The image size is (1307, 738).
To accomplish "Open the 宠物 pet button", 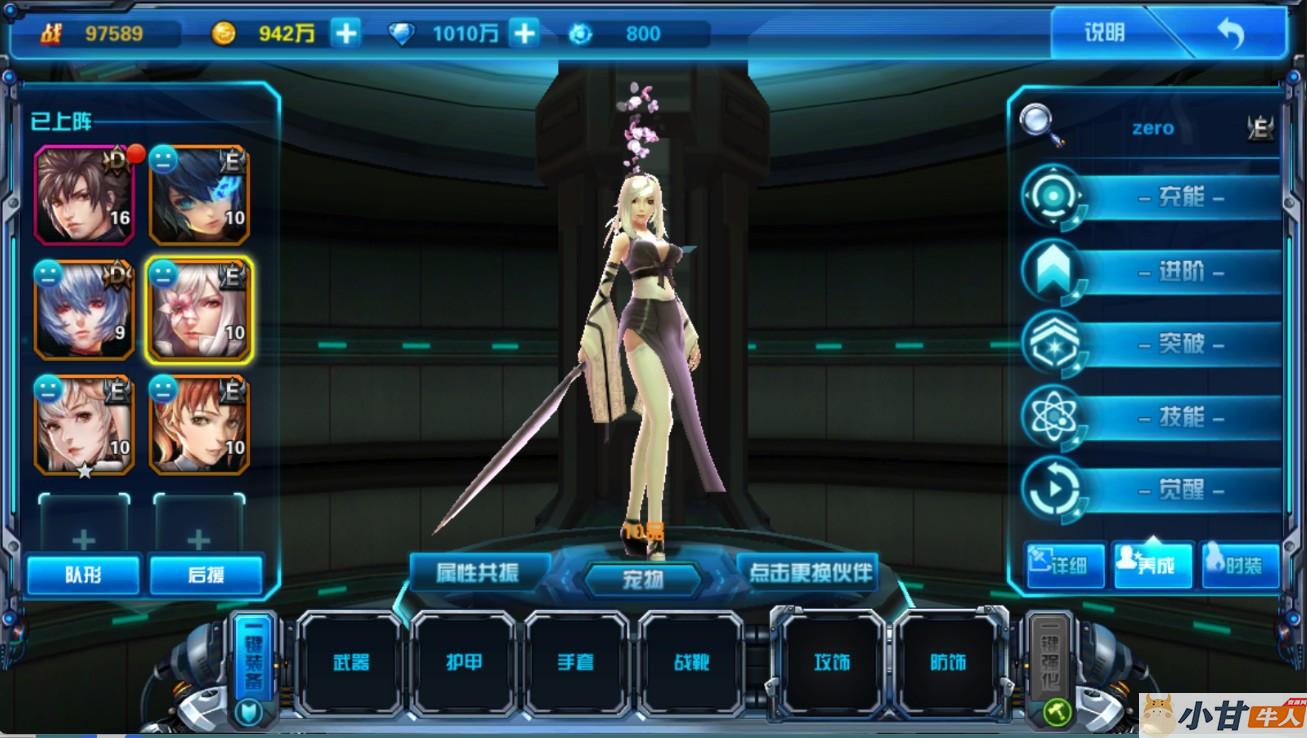I will (644, 579).
